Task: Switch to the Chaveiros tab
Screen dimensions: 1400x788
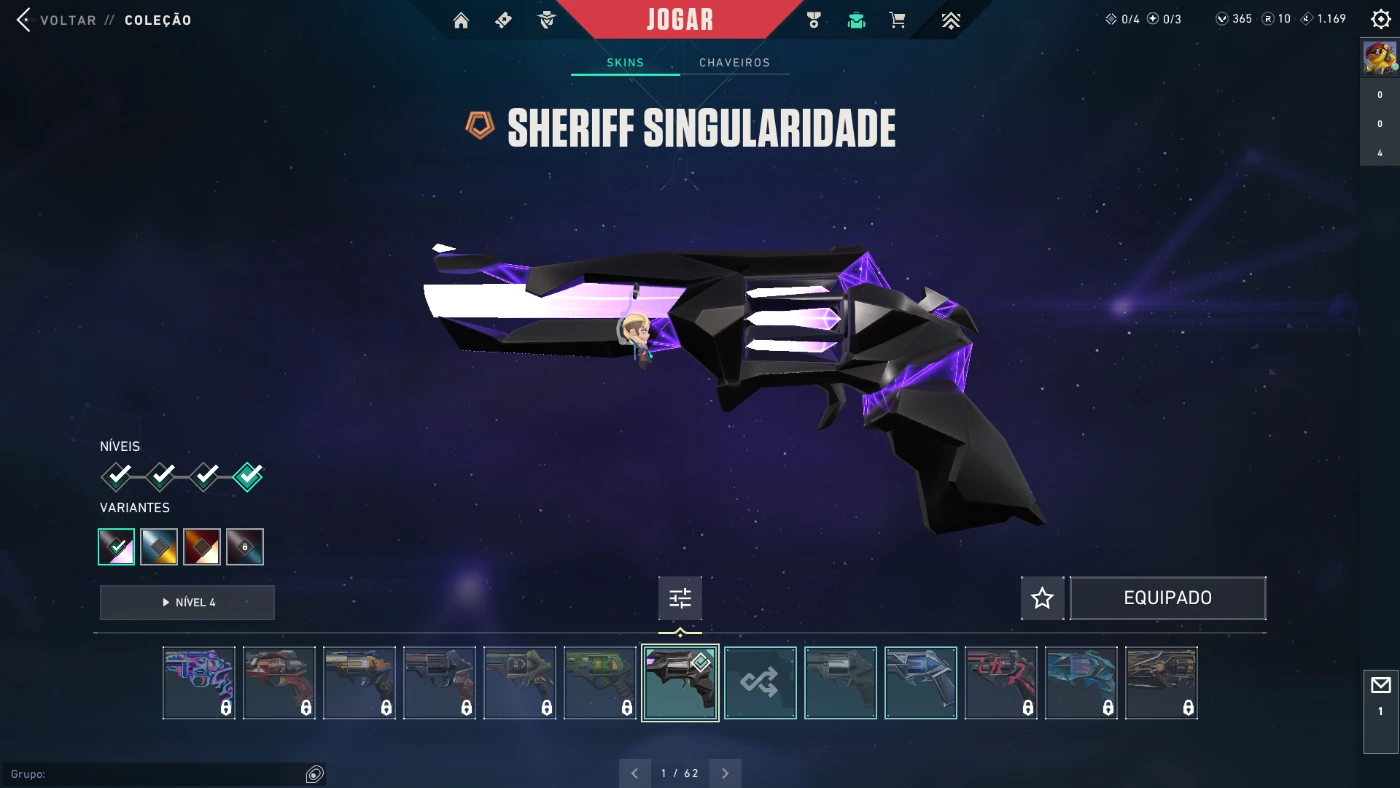Action: 734,63
